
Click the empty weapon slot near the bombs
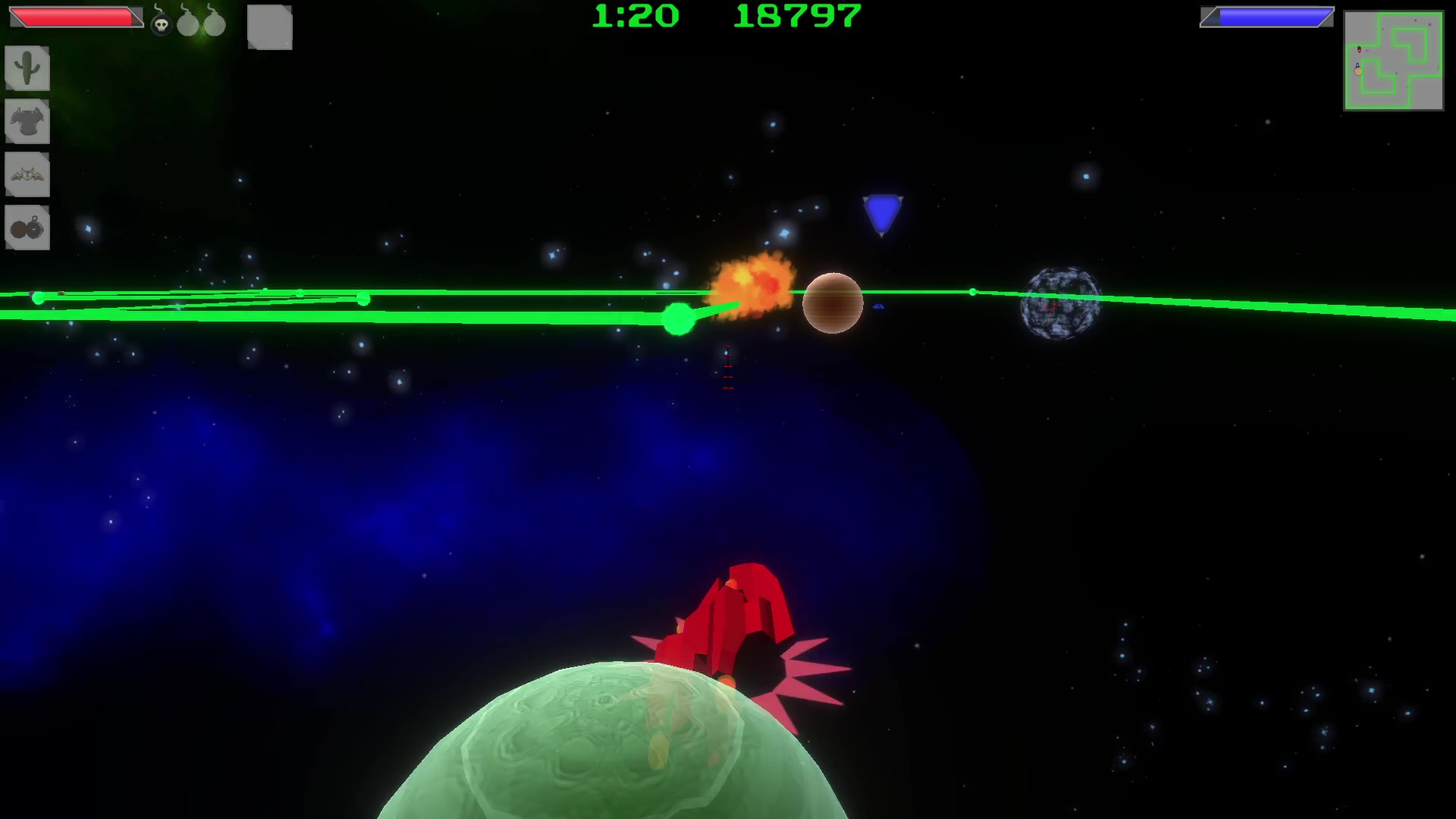coord(269,28)
